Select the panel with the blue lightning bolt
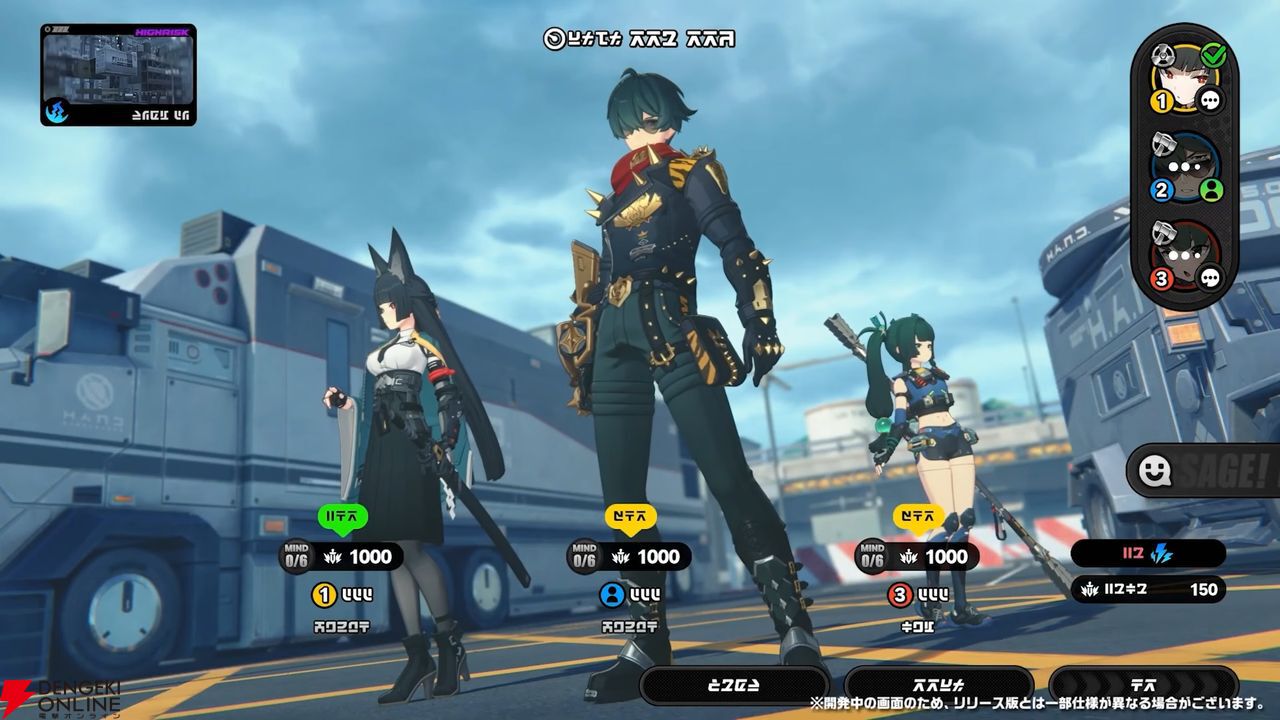 pos(1148,554)
